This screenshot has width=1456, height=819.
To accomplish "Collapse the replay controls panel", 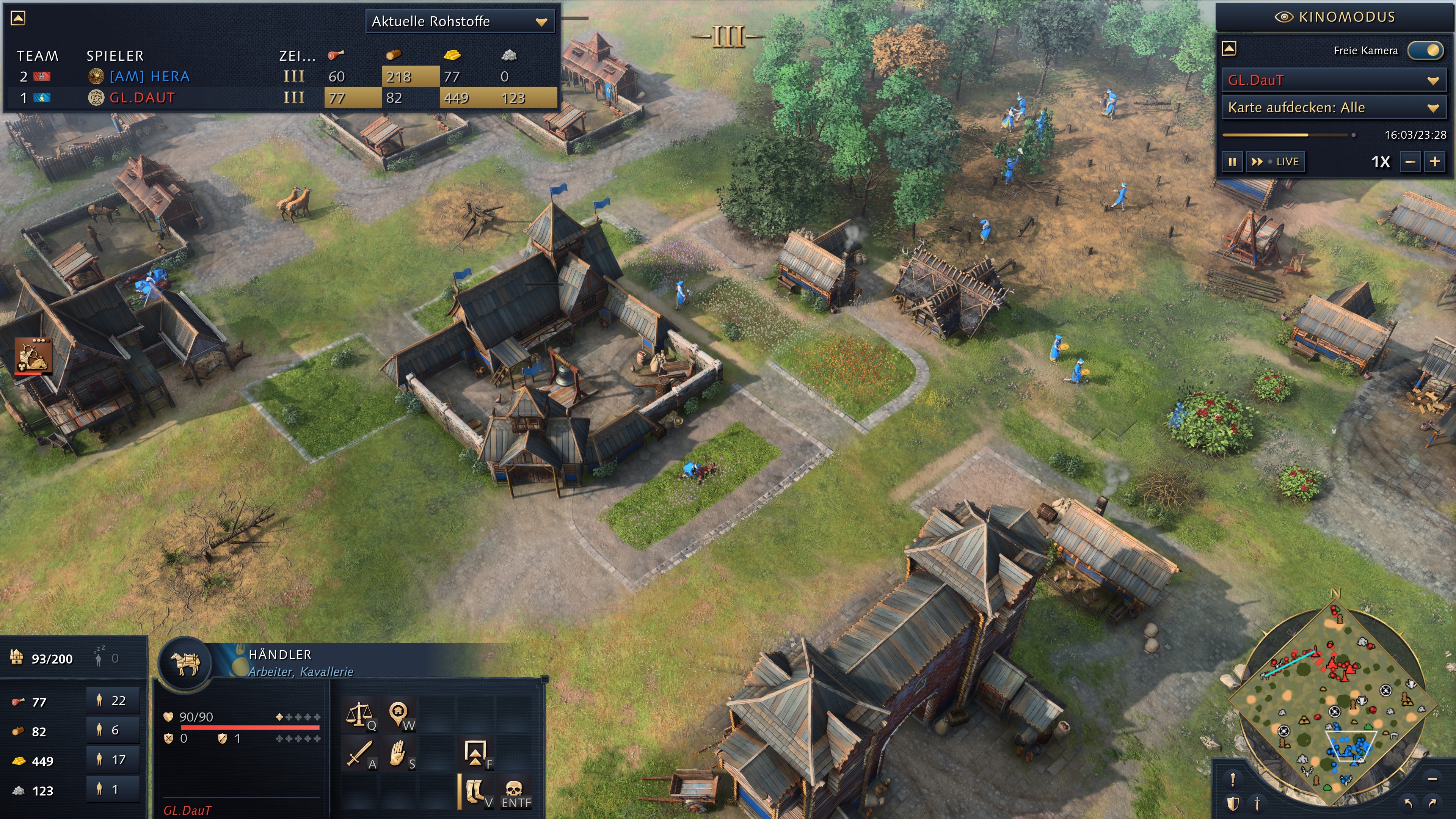I will pyautogui.click(x=1229, y=49).
